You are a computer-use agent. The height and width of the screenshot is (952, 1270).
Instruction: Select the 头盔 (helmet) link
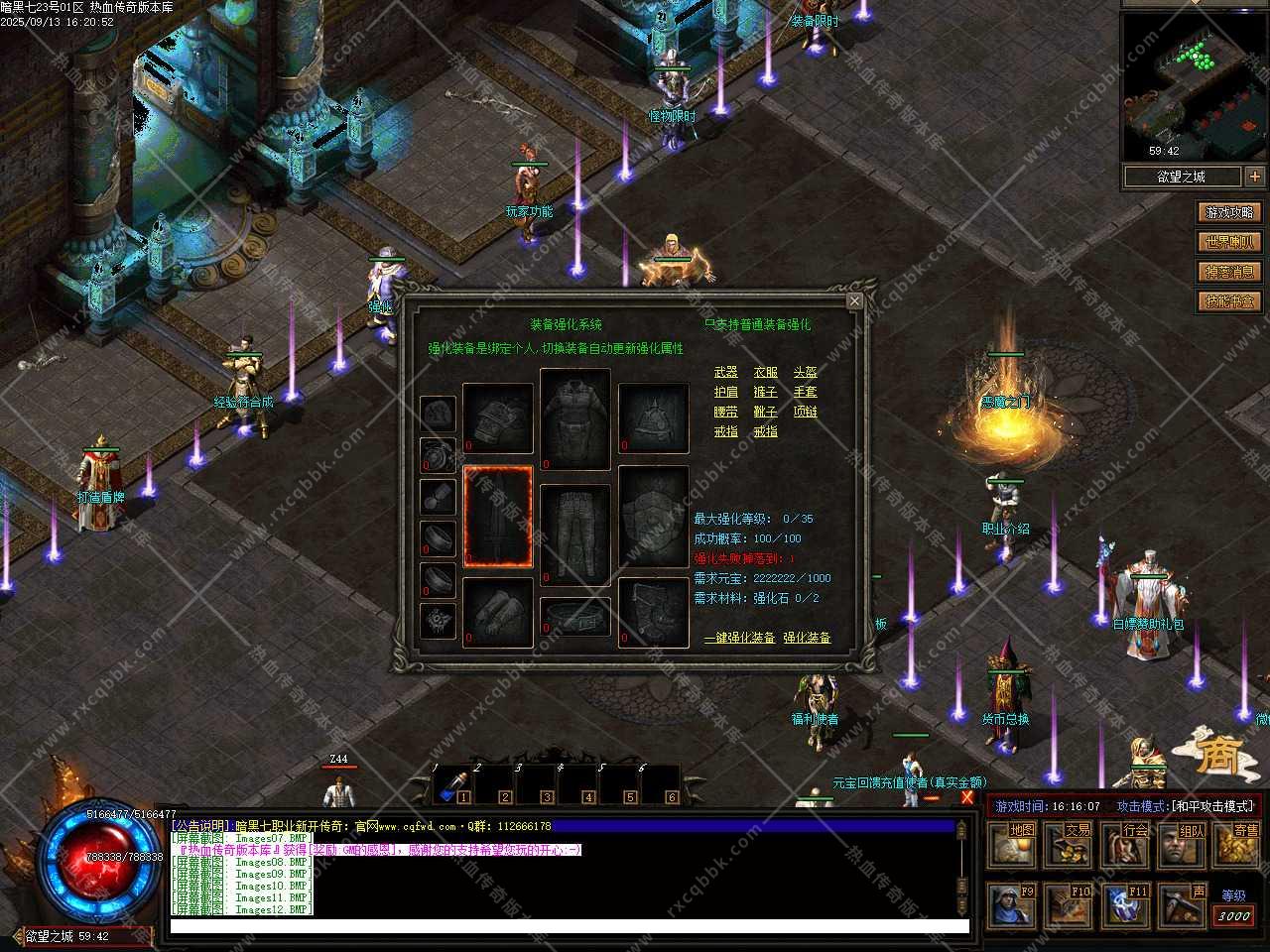(805, 372)
